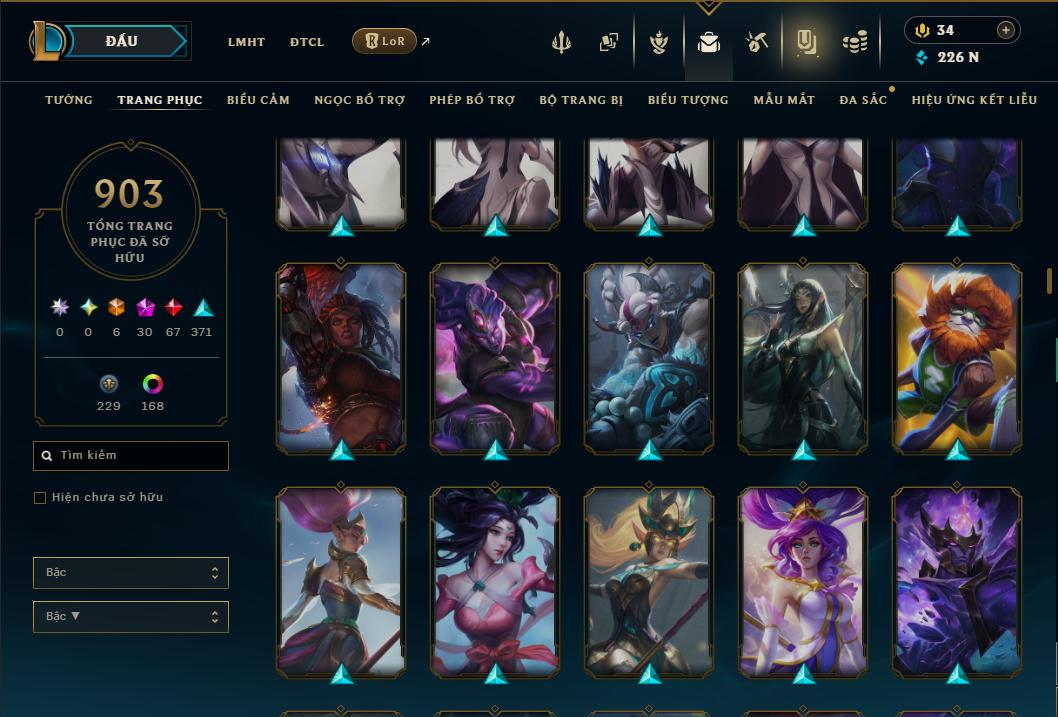This screenshot has width=1058, height=717.
Task: Show the MẪU MẮT tab
Action: (x=784, y=100)
